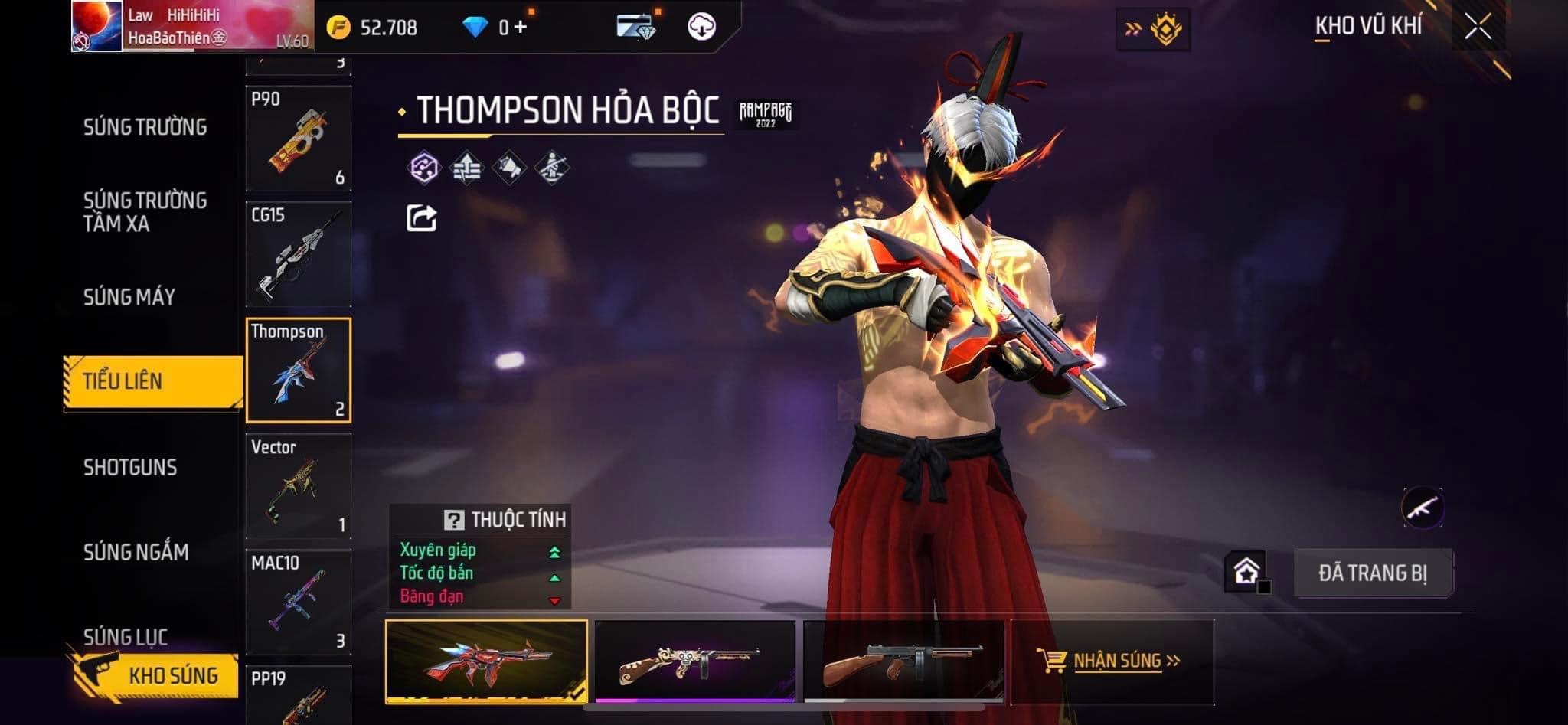Open the THUỘC TÍNH help question mark
Screen dimensions: 1568x725
tap(453, 521)
